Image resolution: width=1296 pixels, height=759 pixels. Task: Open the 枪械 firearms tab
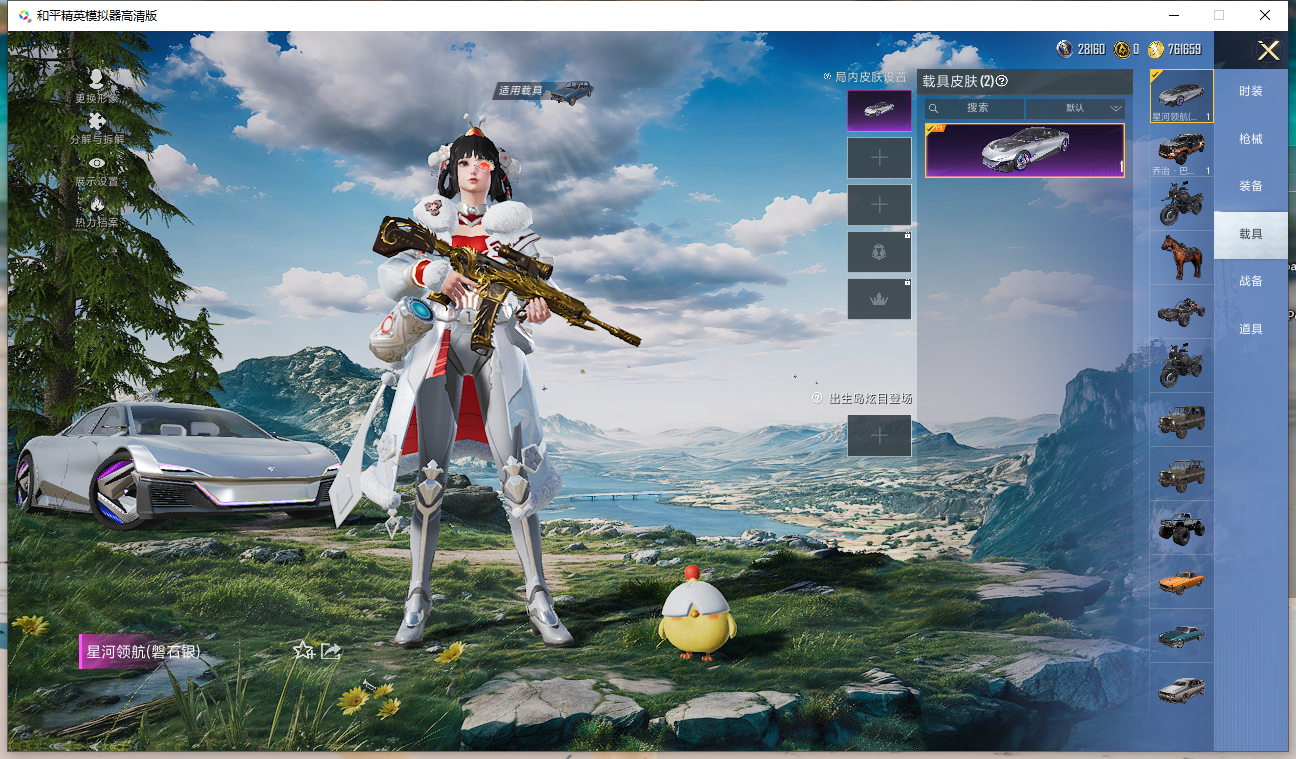[1250, 139]
